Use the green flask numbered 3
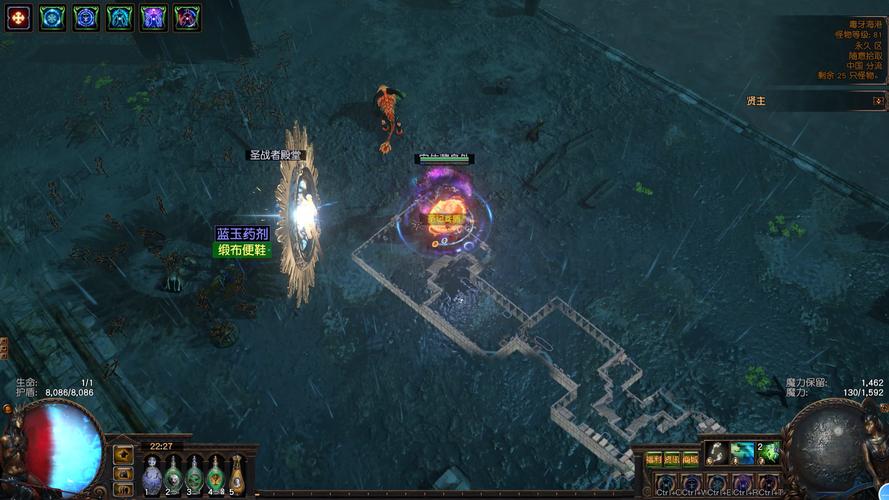The width and height of the screenshot is (889, 500). [x=193, y=474]
